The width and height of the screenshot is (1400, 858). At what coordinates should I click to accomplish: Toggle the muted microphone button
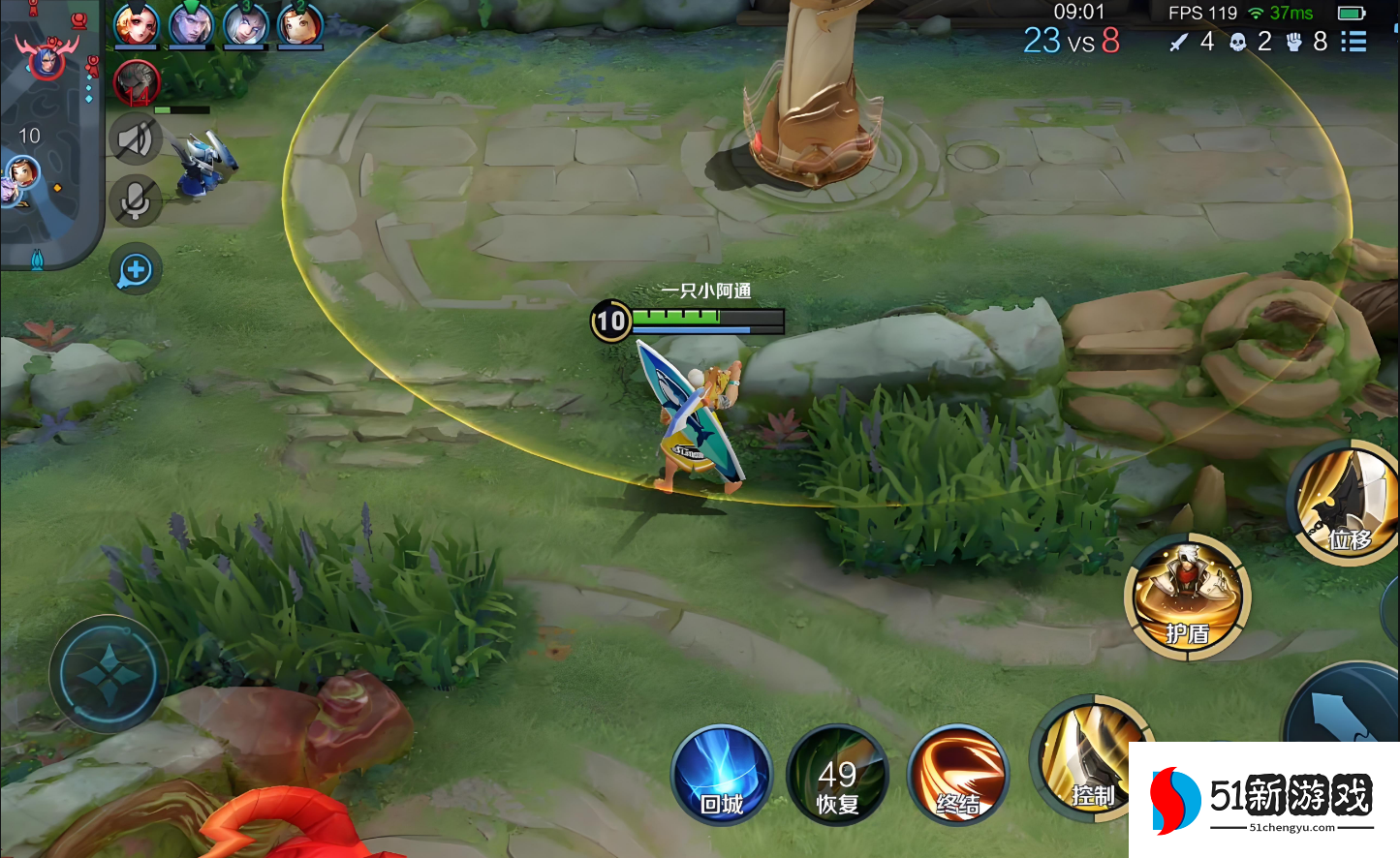(x=135, y=202)
